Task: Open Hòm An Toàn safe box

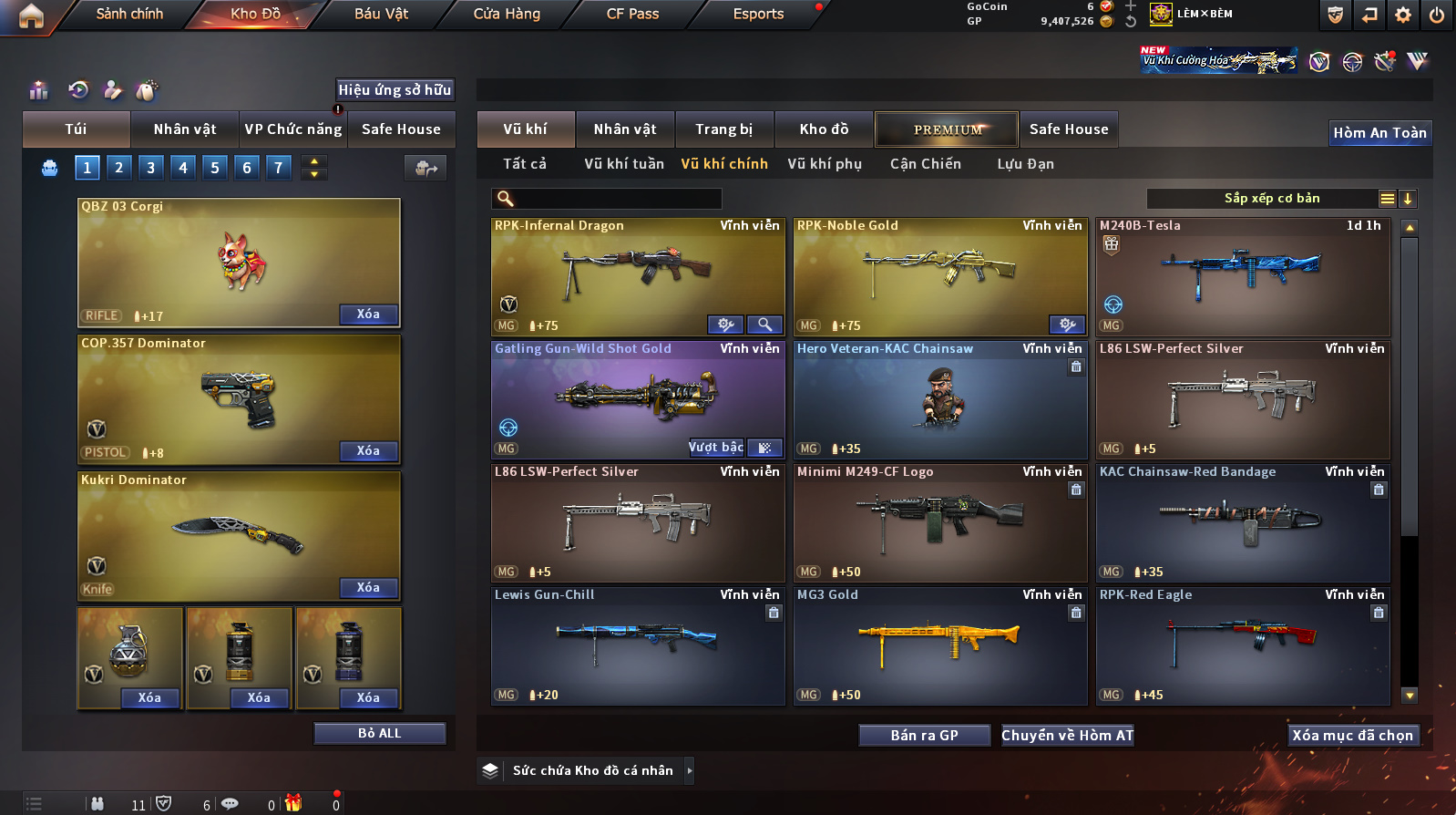Action: [1379, 133]
